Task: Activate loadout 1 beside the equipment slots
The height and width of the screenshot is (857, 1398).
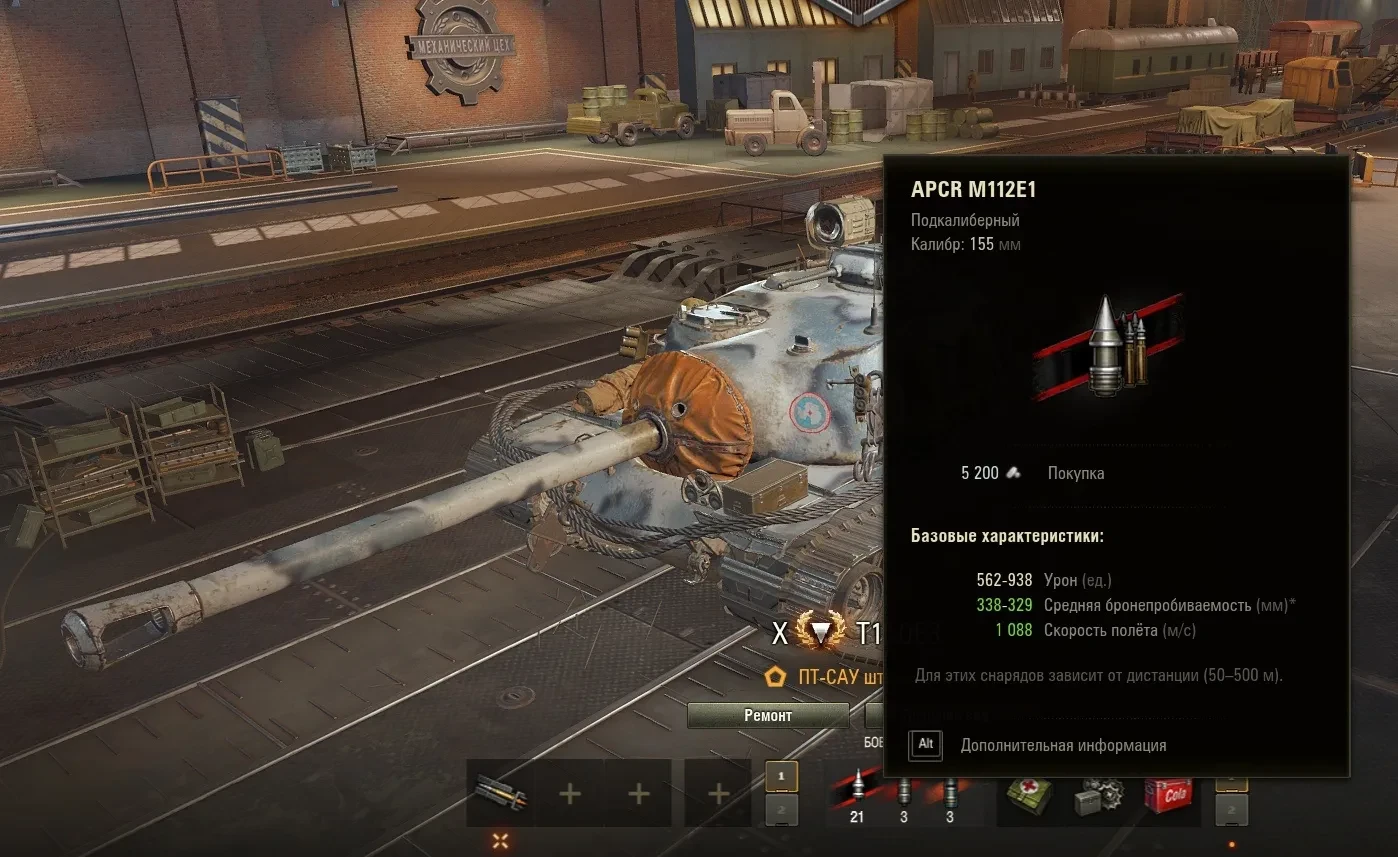Action: coord(781,776)
